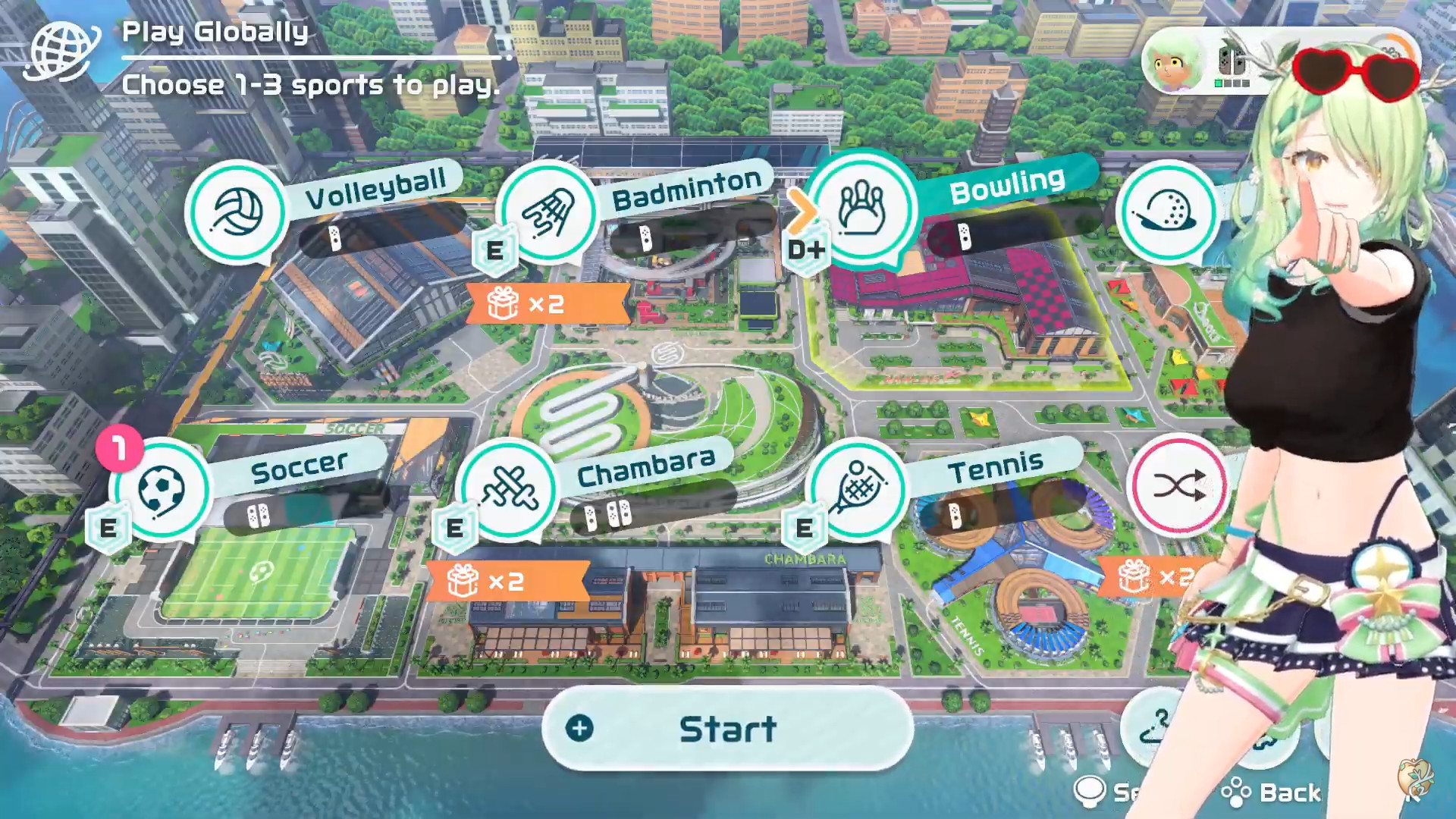
Task: Open the player profile avatar
Action: point(1172,64)
